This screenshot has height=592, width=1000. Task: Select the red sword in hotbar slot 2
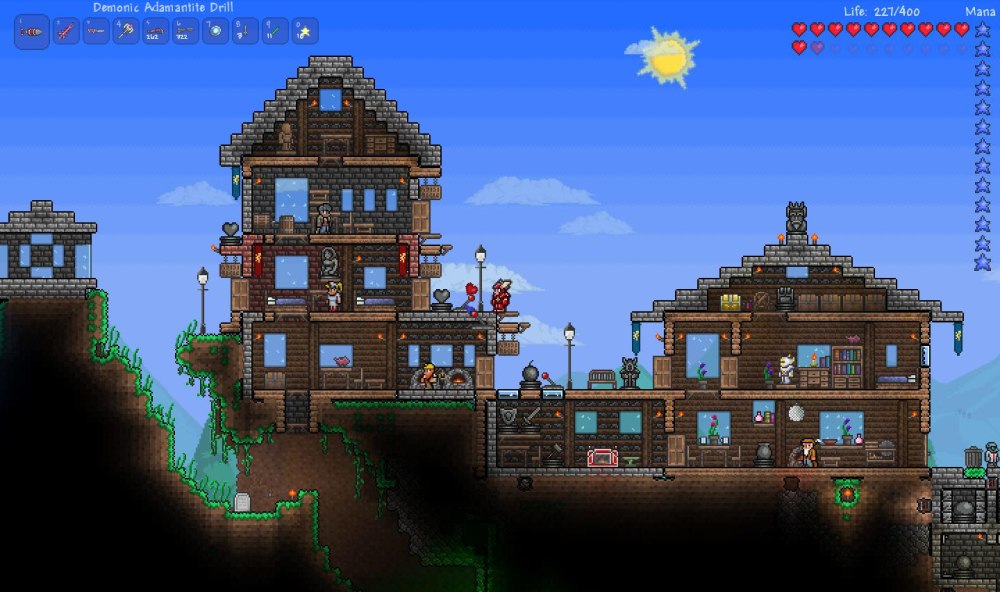coord(66,32)
